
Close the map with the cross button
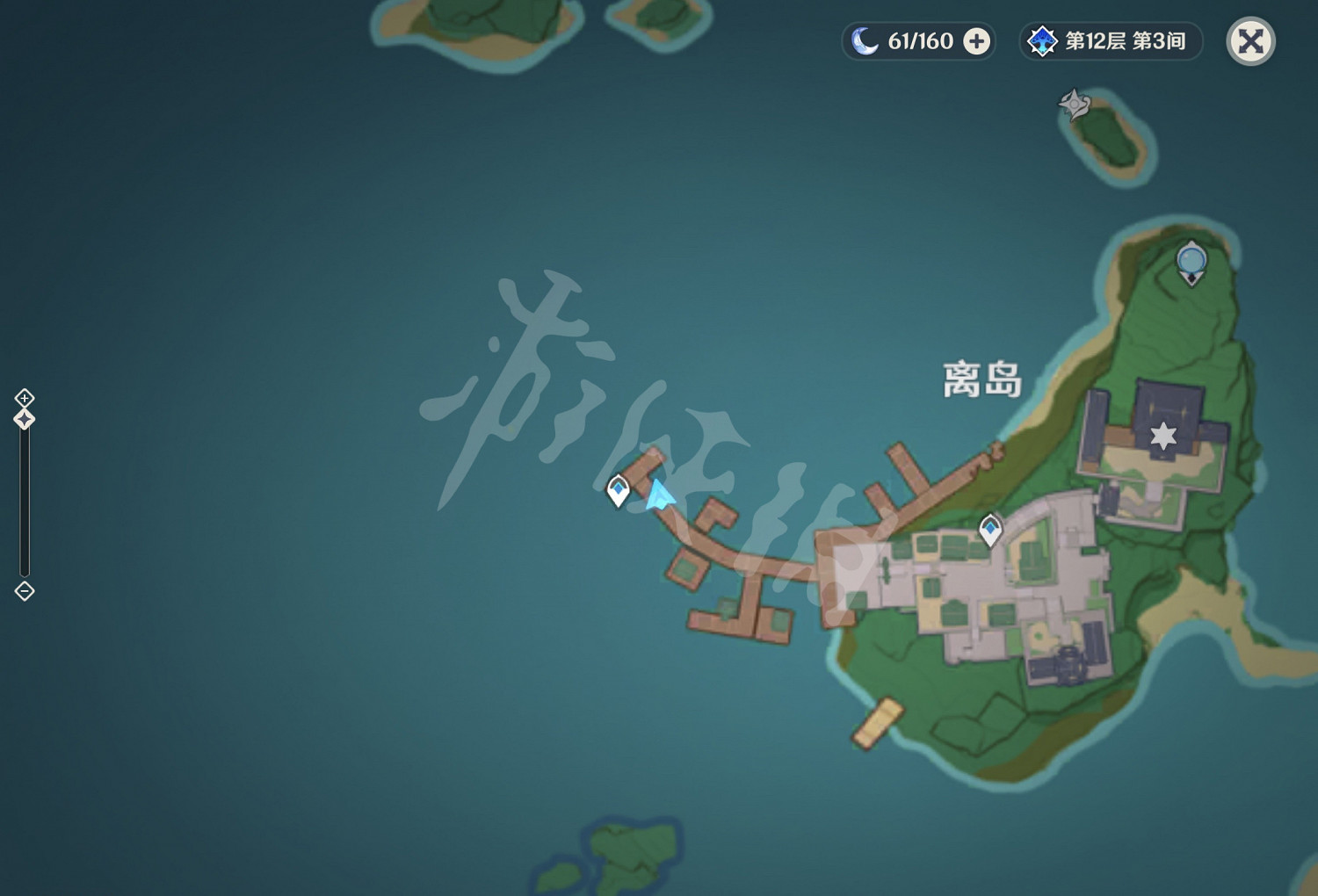point(1251,40)
